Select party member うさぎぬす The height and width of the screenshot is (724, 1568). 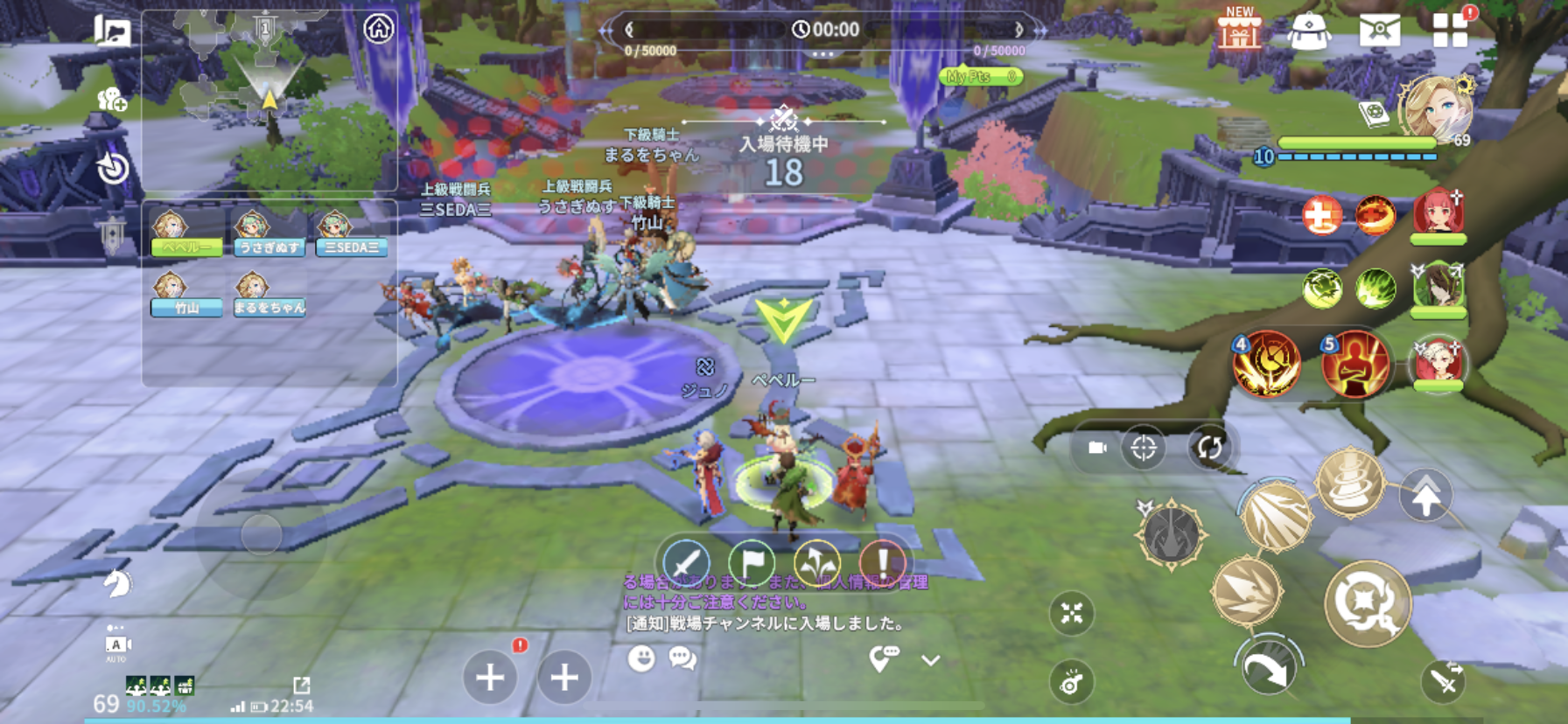coord(269,234)
